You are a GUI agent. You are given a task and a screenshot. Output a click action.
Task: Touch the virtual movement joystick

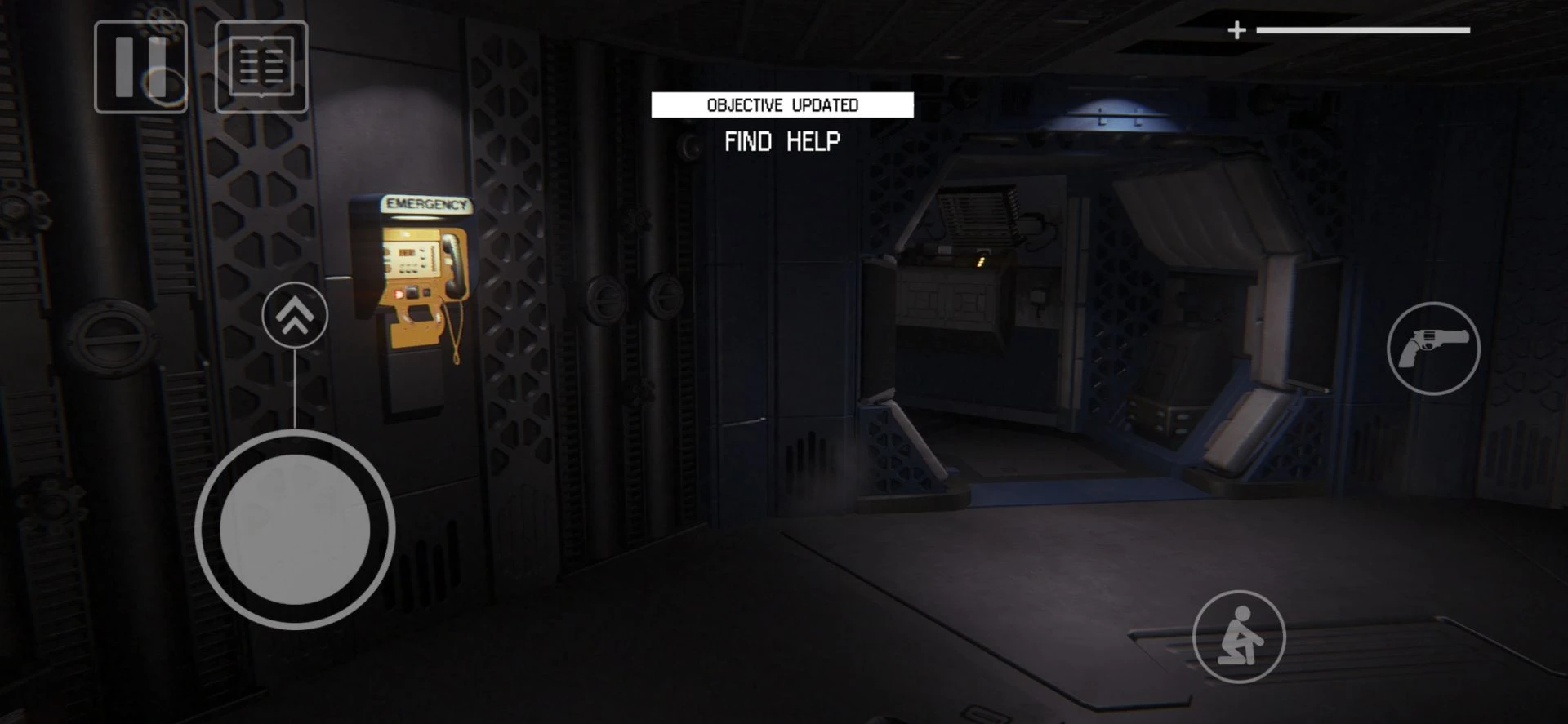[295, 530]
